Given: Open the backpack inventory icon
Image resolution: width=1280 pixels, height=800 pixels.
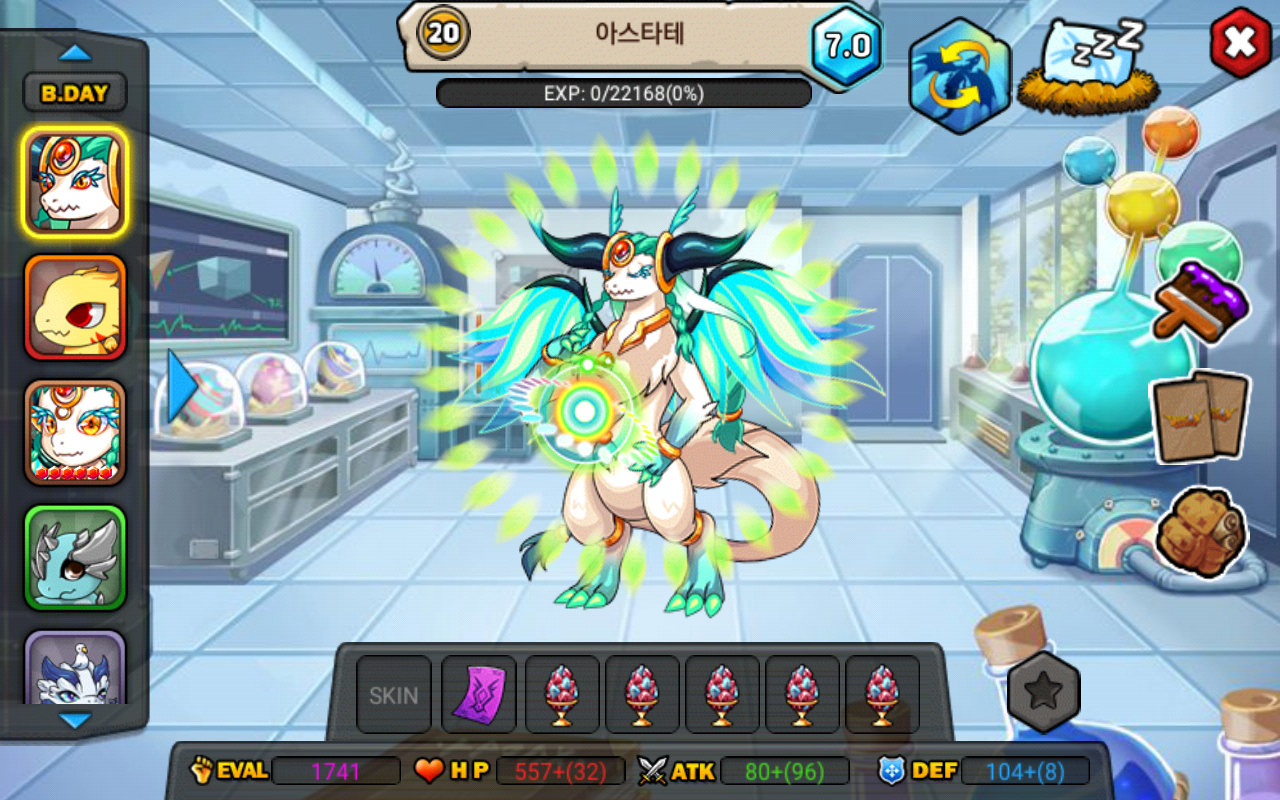Looking at the screenshot, I should click(1200, 532).
